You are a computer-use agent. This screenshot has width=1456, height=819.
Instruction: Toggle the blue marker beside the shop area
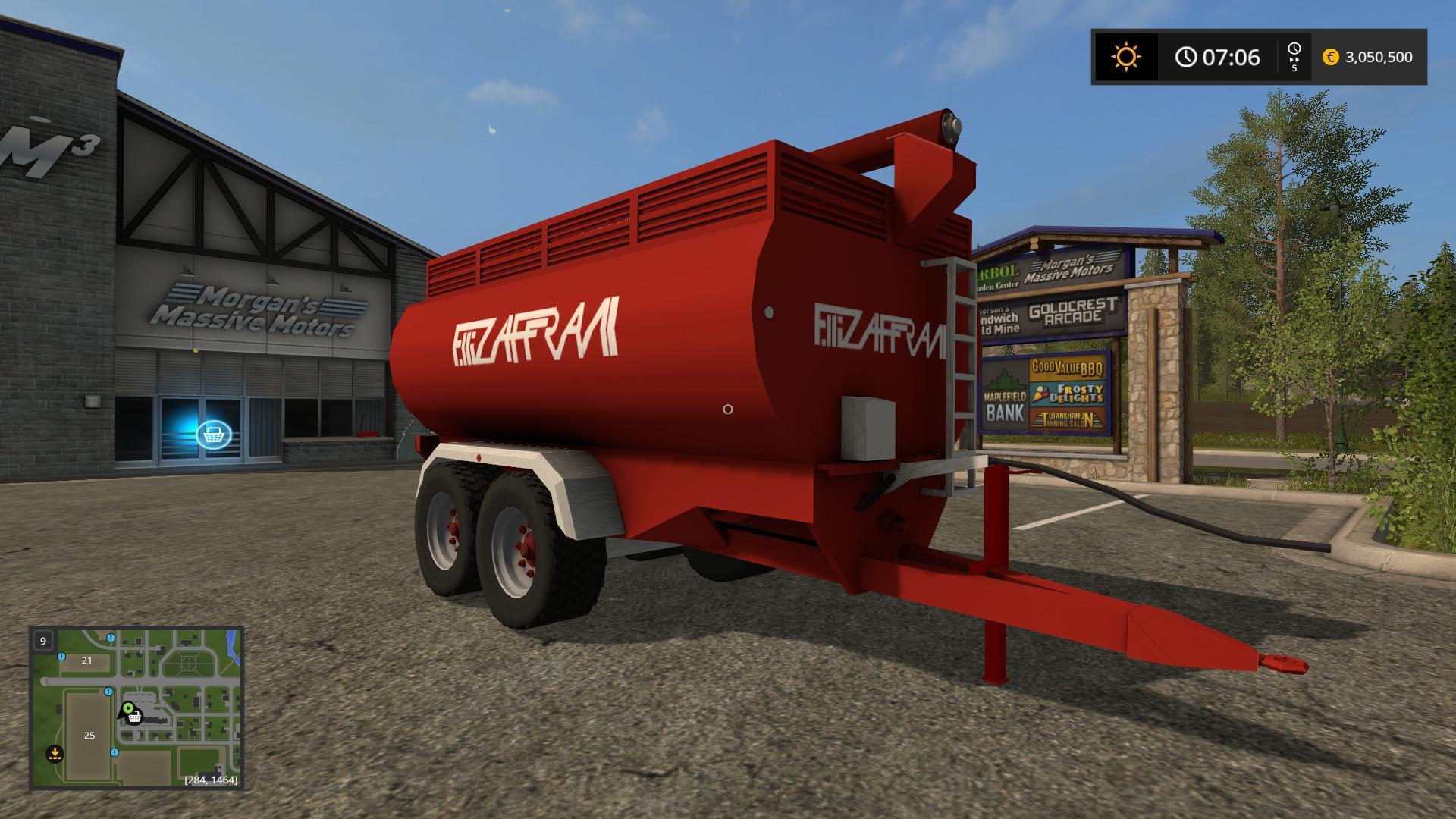[108, 692]
